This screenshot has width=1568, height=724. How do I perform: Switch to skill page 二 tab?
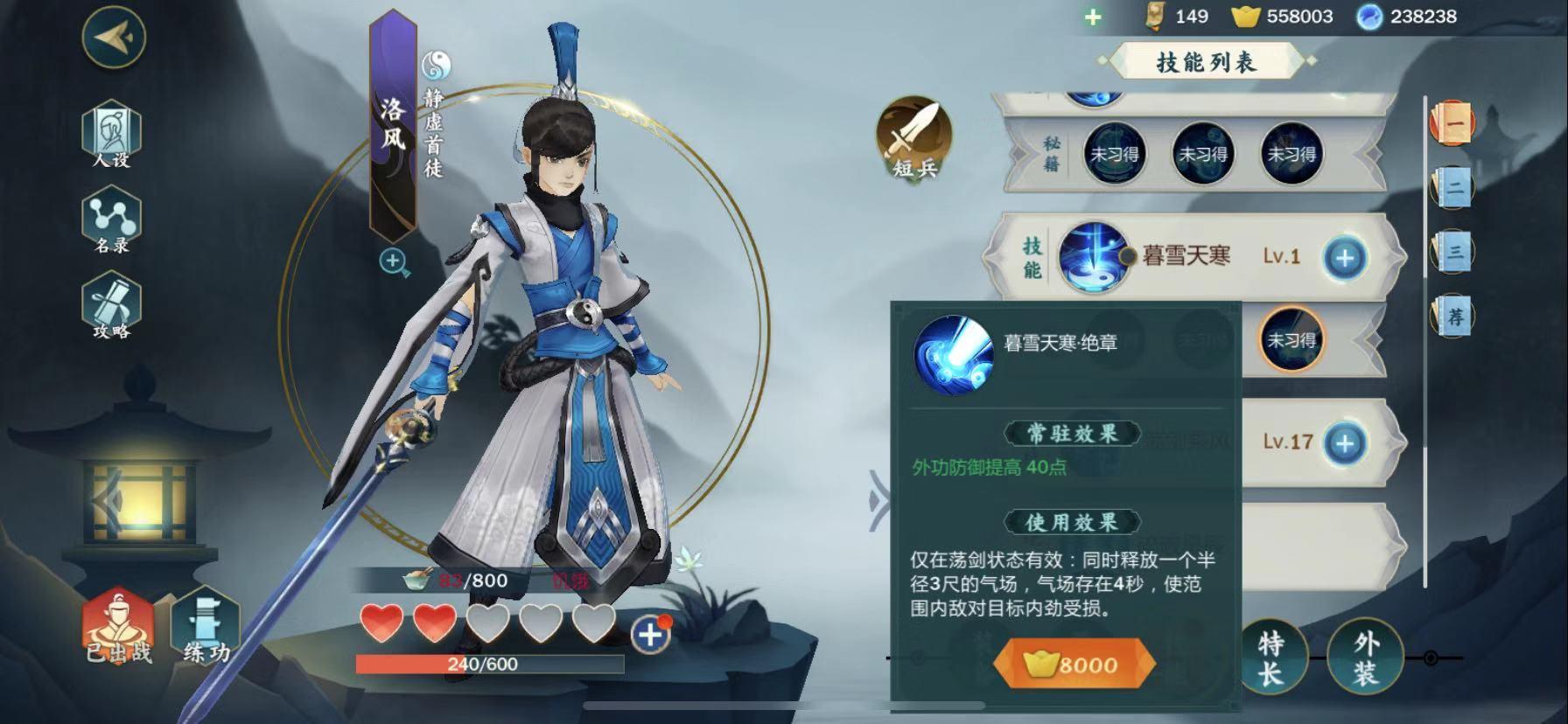1452,186
